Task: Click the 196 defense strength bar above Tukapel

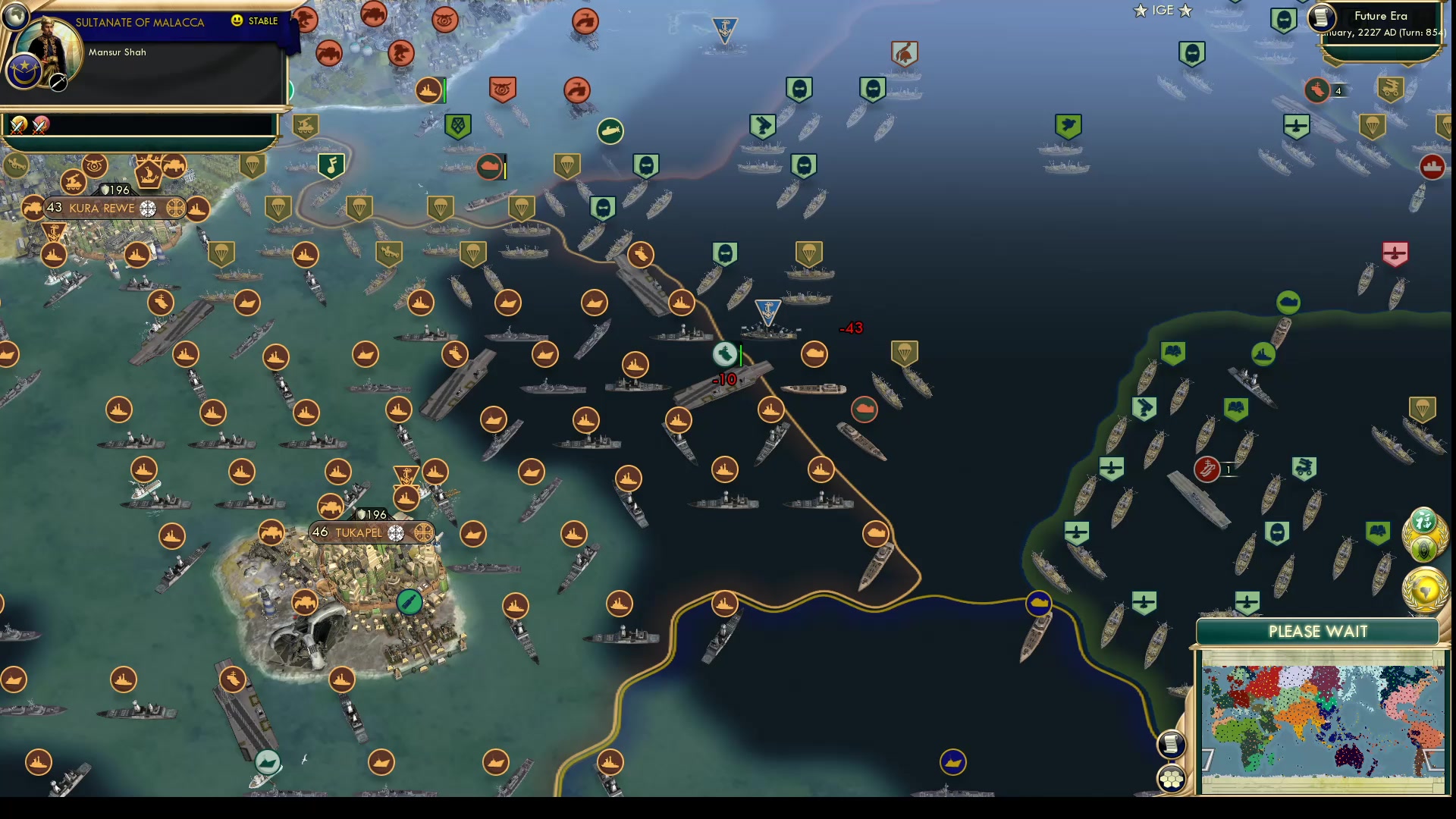Action: (x=372, y=514)
